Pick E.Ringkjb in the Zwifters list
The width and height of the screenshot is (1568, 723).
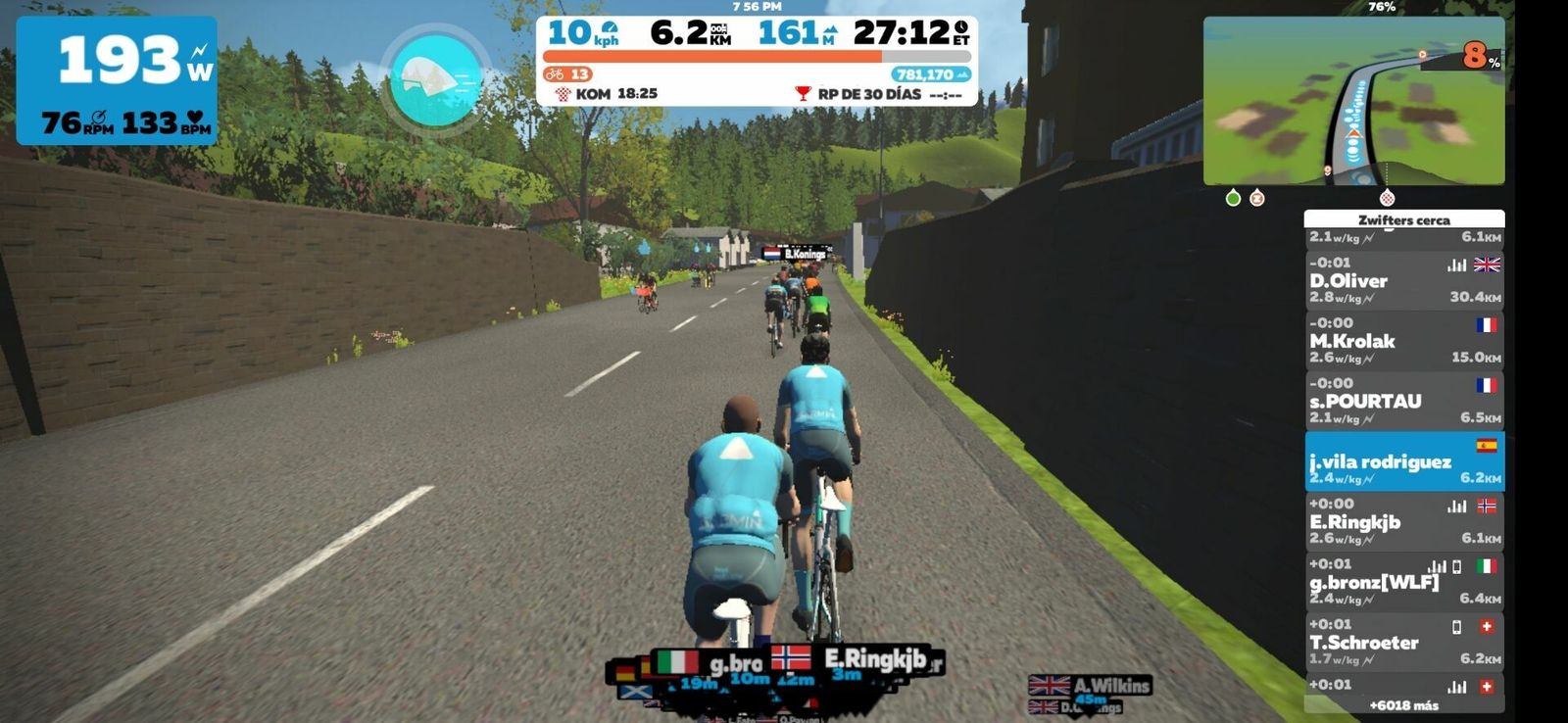(1403, 521)
